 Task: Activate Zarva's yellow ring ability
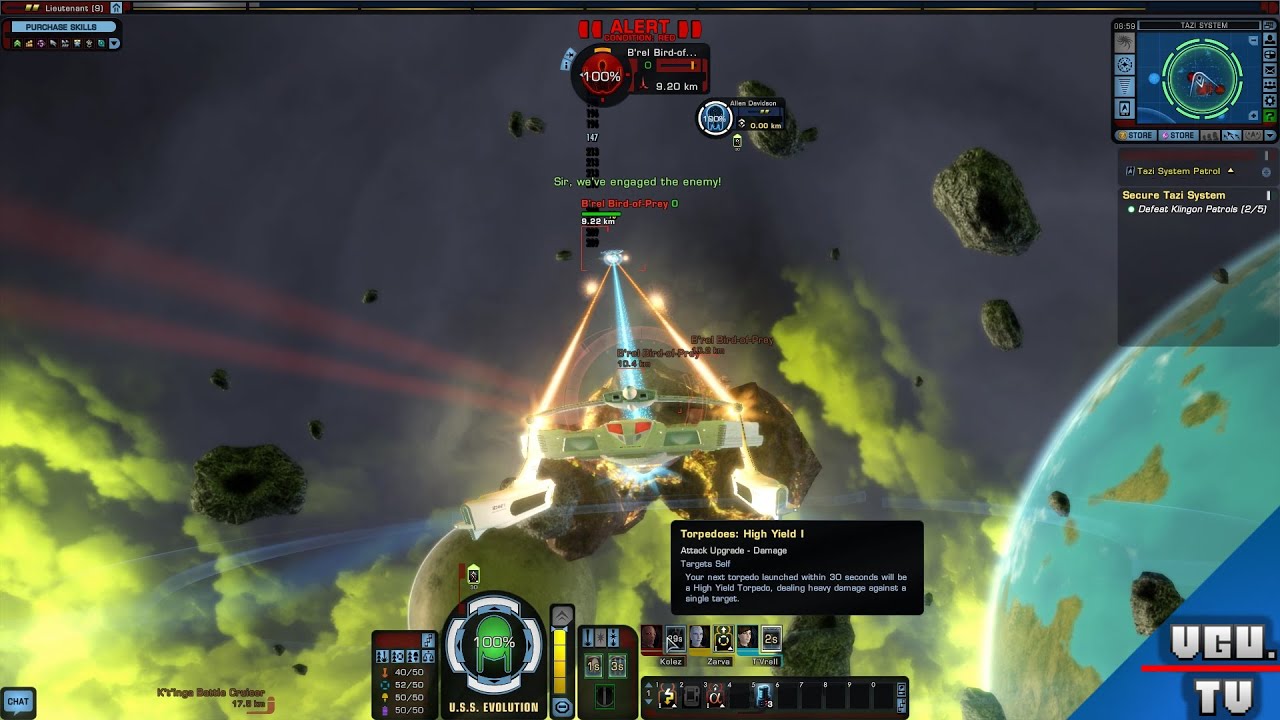point(722,638)
